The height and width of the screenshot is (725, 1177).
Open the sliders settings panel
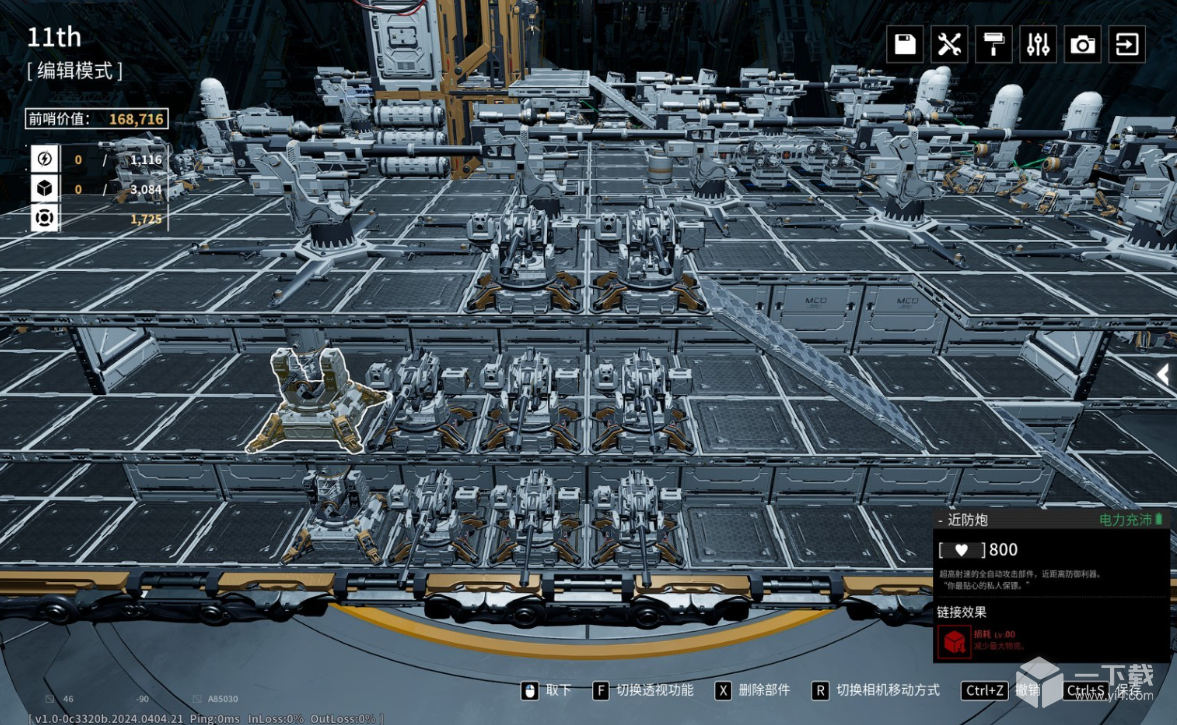[x=1038, y=45]
